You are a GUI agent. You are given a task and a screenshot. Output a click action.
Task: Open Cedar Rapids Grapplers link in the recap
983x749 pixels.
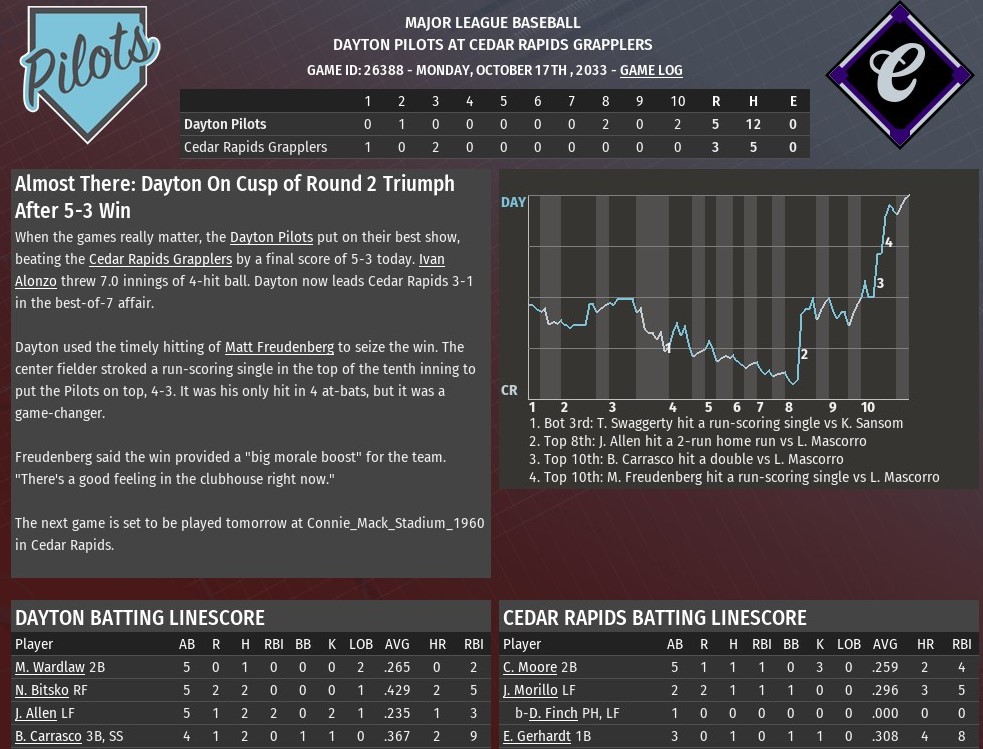click(160, 259)
